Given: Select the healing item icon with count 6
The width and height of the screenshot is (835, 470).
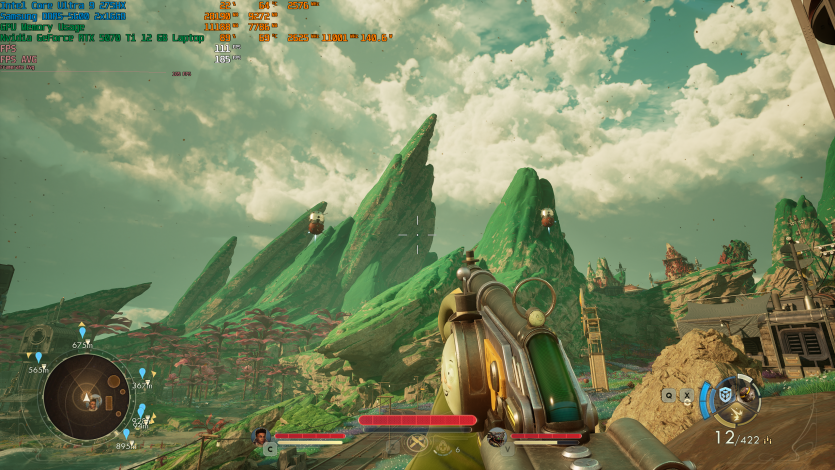Looking at the screenshot, I should click(x=443, y=446).
